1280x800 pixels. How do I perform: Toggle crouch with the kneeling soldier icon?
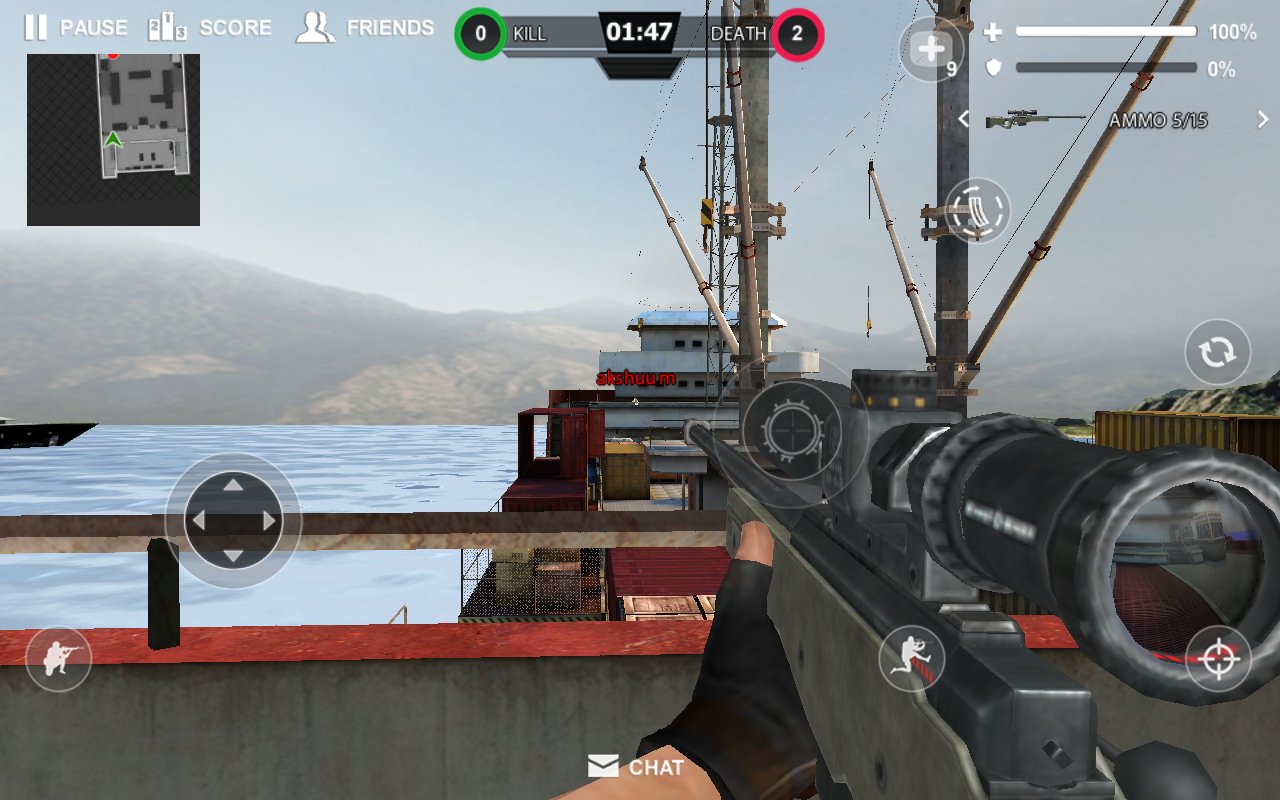(58, 659)
